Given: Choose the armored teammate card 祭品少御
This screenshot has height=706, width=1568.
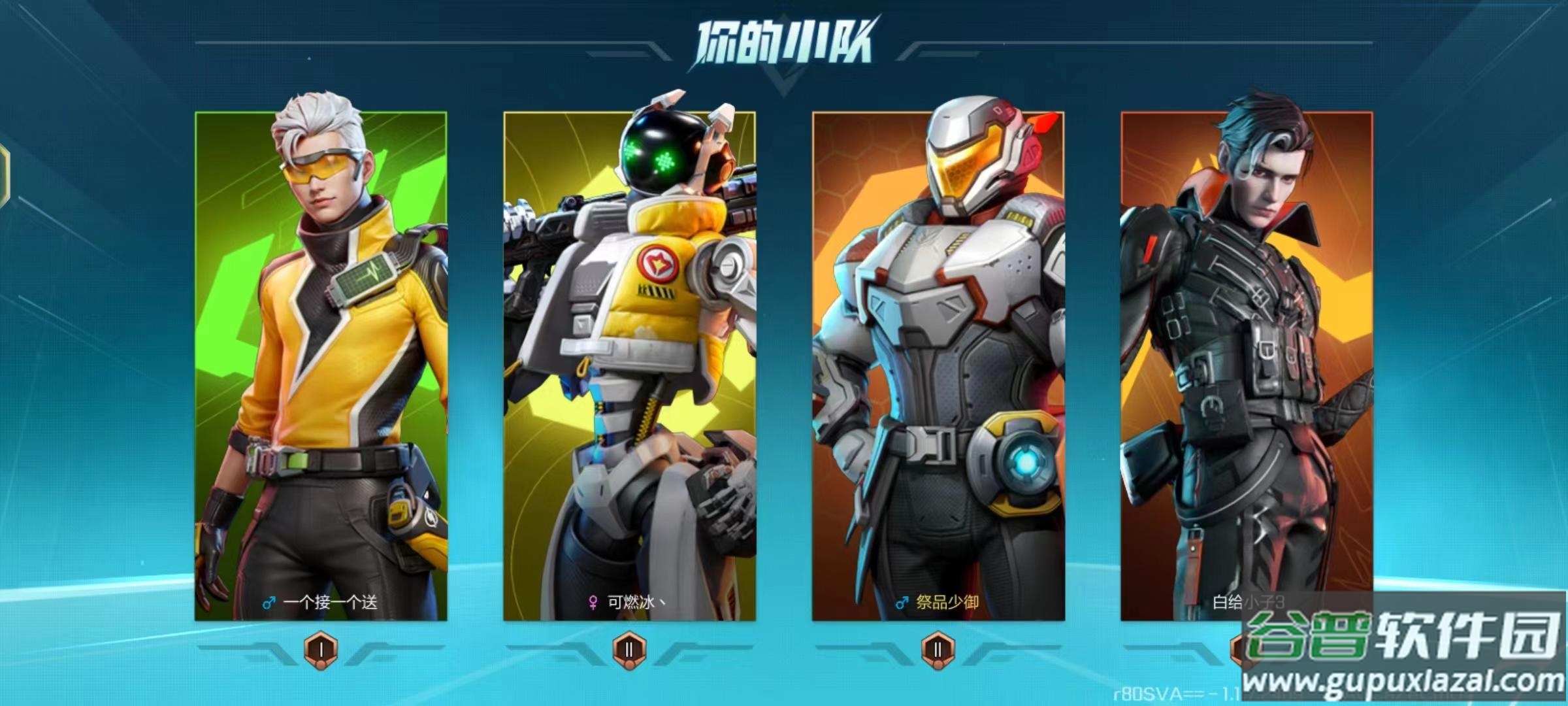Looking at the screenshot, I should (938, 366).
